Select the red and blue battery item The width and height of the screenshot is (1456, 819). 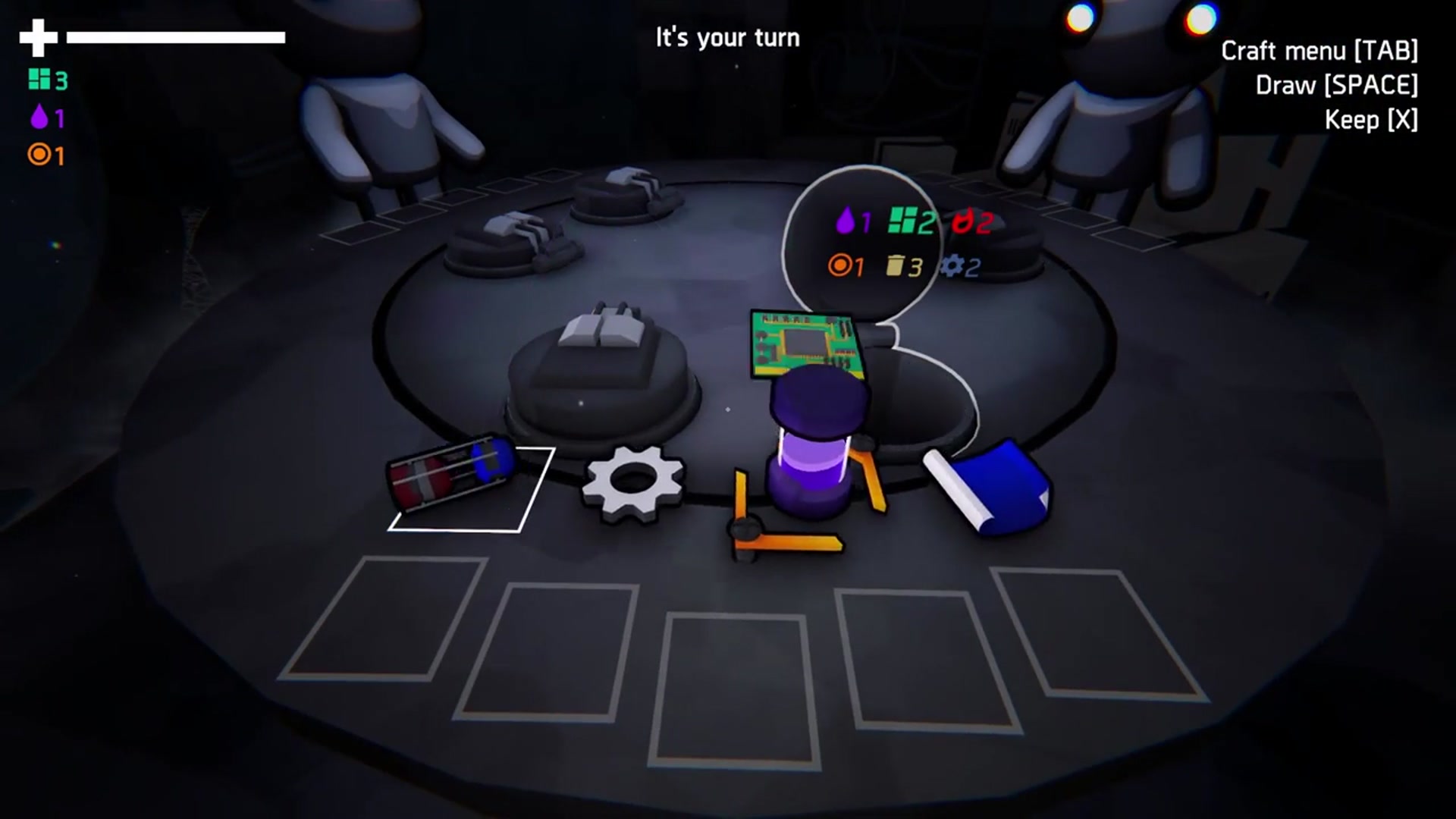(x=452, y=472)
